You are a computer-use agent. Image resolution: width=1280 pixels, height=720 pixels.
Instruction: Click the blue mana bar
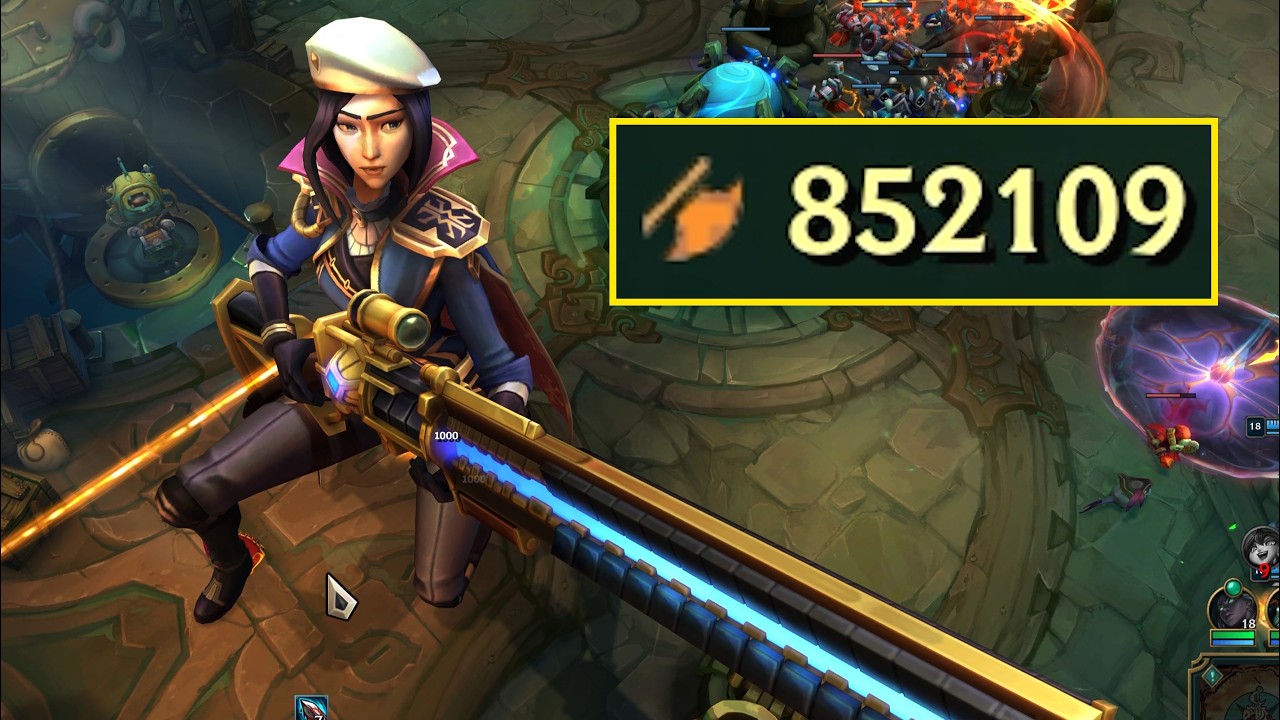1232,641
